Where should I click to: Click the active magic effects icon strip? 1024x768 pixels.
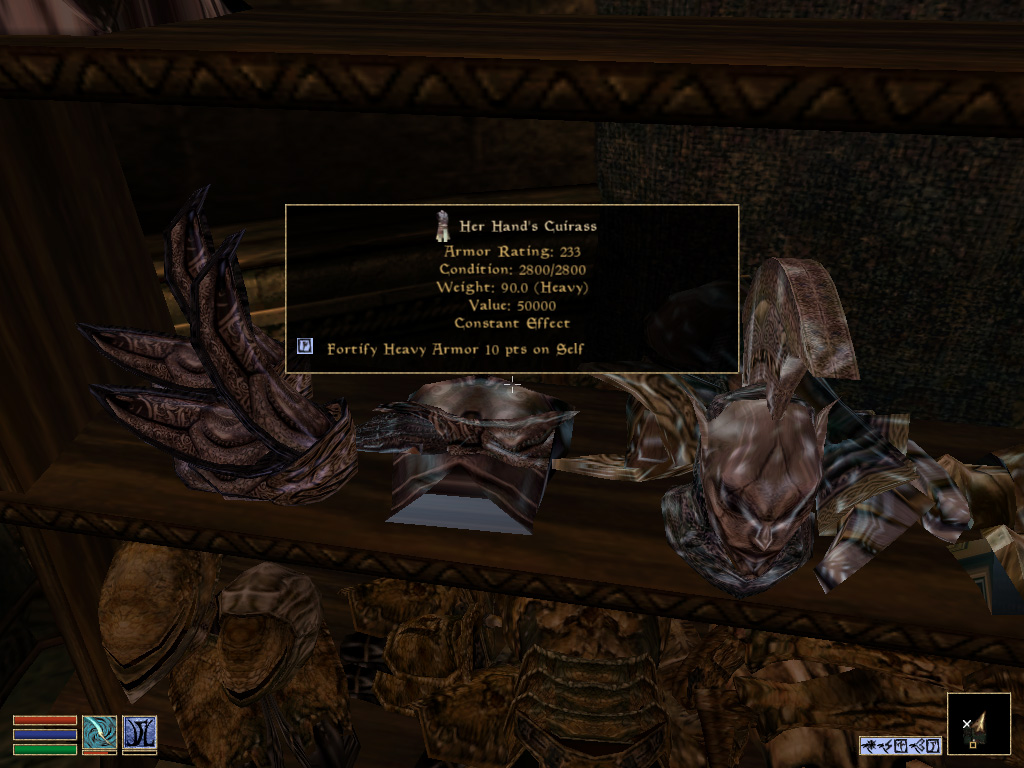coord(900,745)
